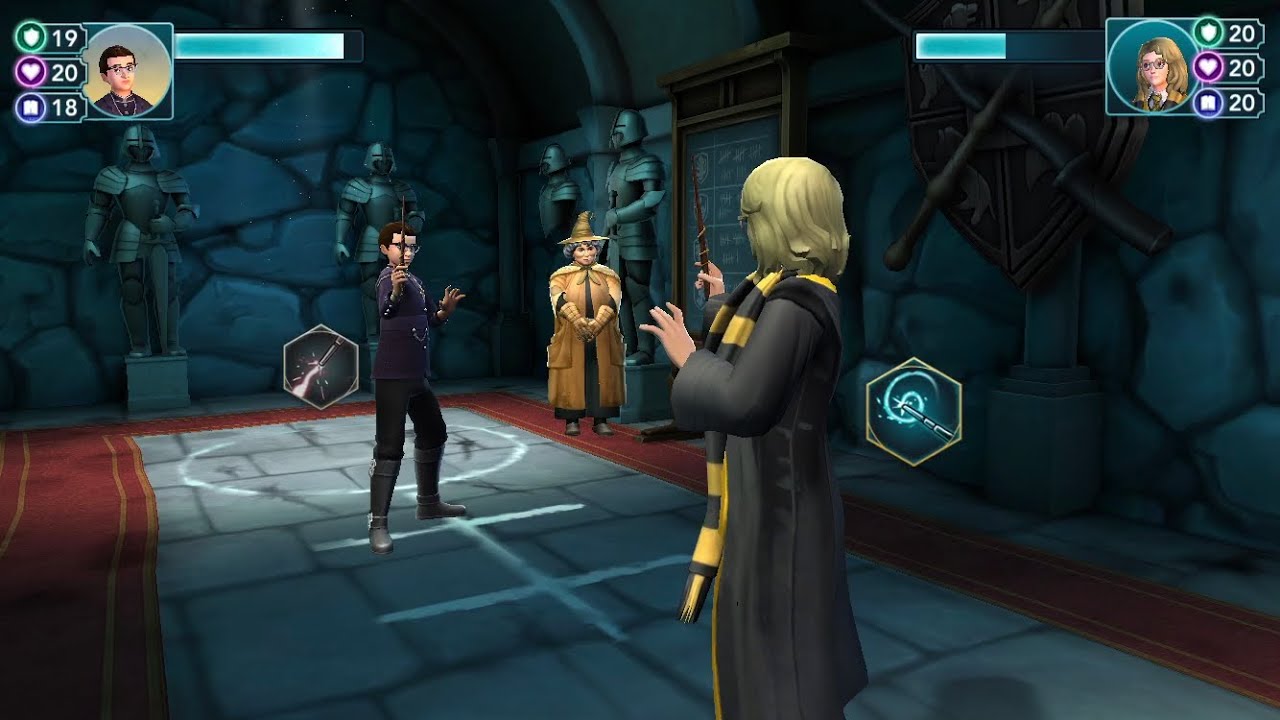The width and height of the screenshot is (1280, 720).
Task: Open the dark-haired boy's duelist portrait
Action: 127,71
